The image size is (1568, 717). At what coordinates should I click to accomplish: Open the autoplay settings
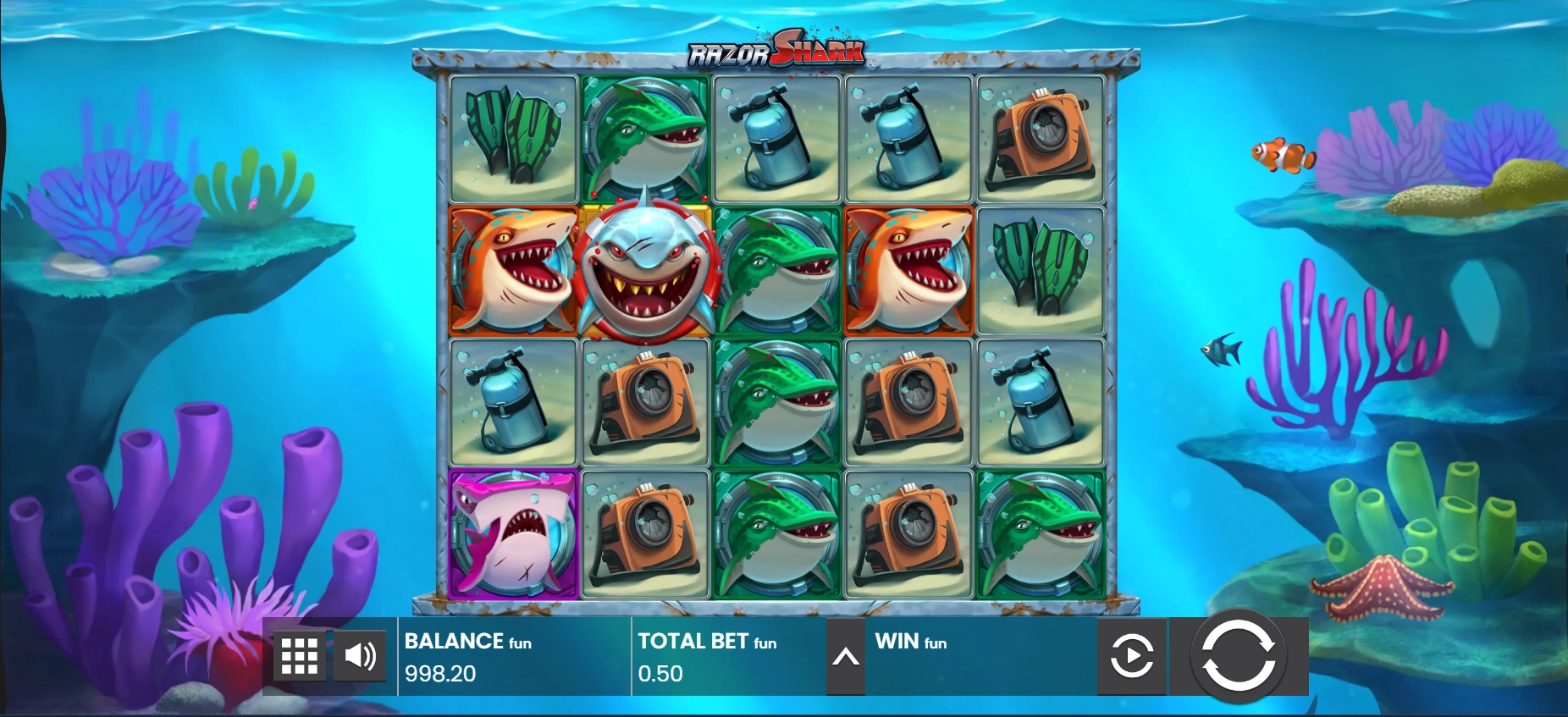pyautogui.click(x=1131, y=656)
